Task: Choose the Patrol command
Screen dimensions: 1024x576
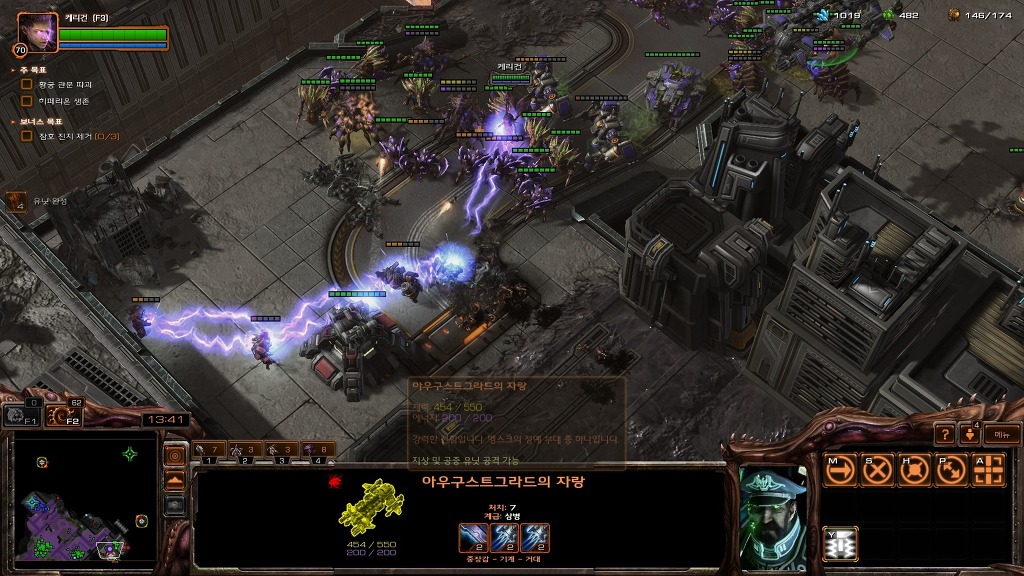Action: (x=951, y=470)
